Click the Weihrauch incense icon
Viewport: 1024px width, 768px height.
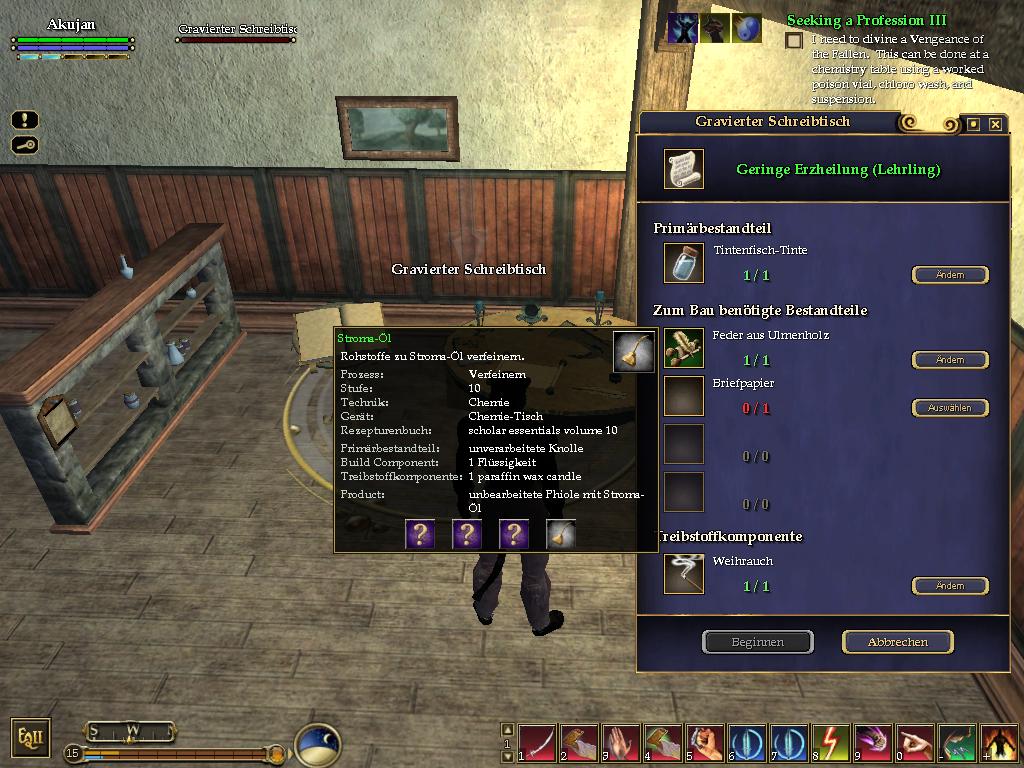coord(684,574)
